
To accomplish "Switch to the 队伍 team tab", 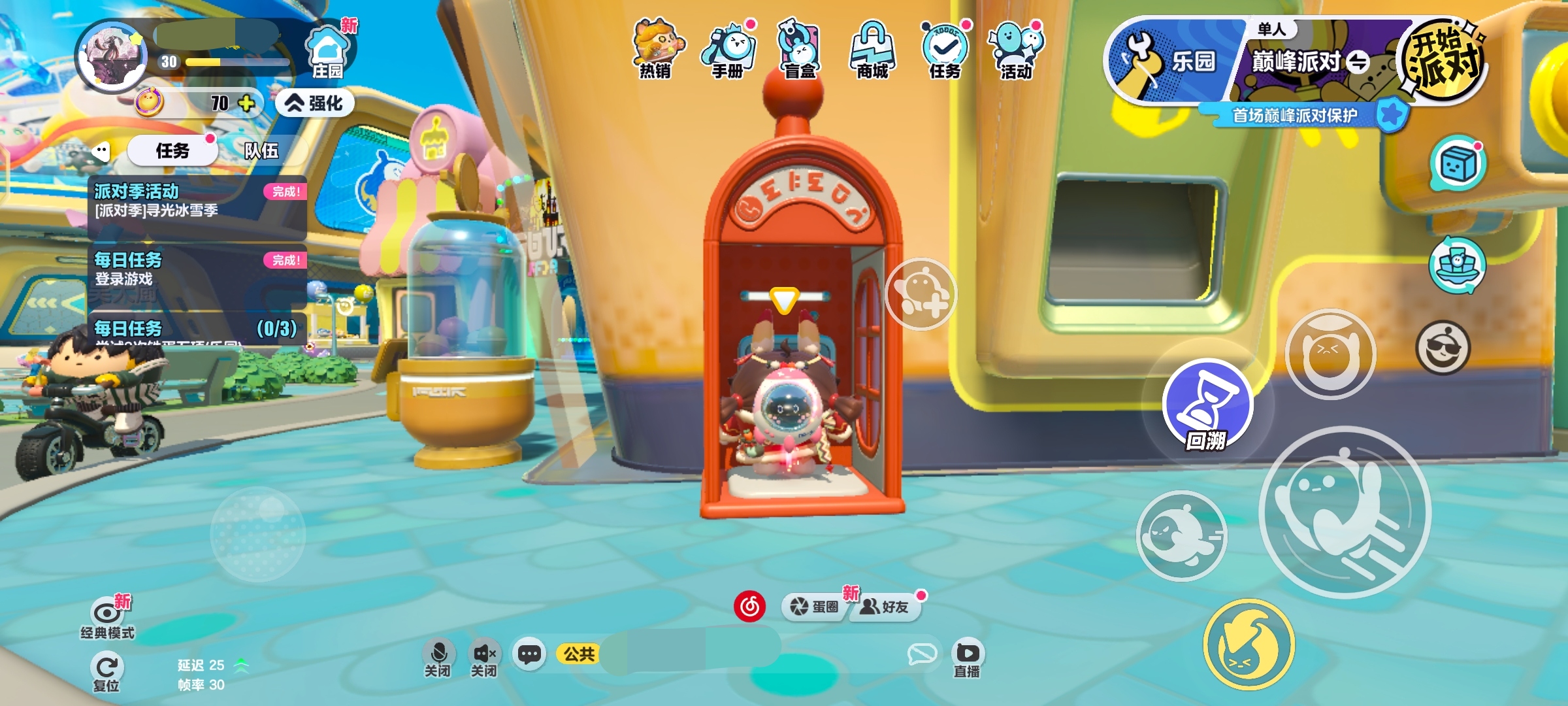I will 261,151.
